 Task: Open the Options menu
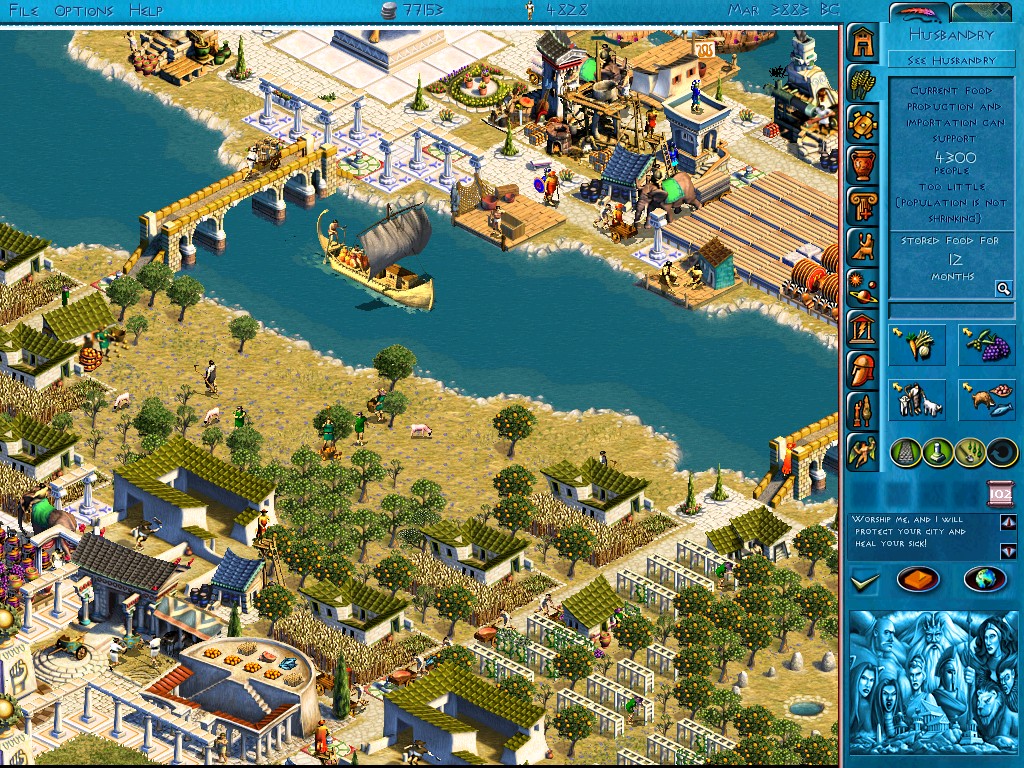[84, 11]
